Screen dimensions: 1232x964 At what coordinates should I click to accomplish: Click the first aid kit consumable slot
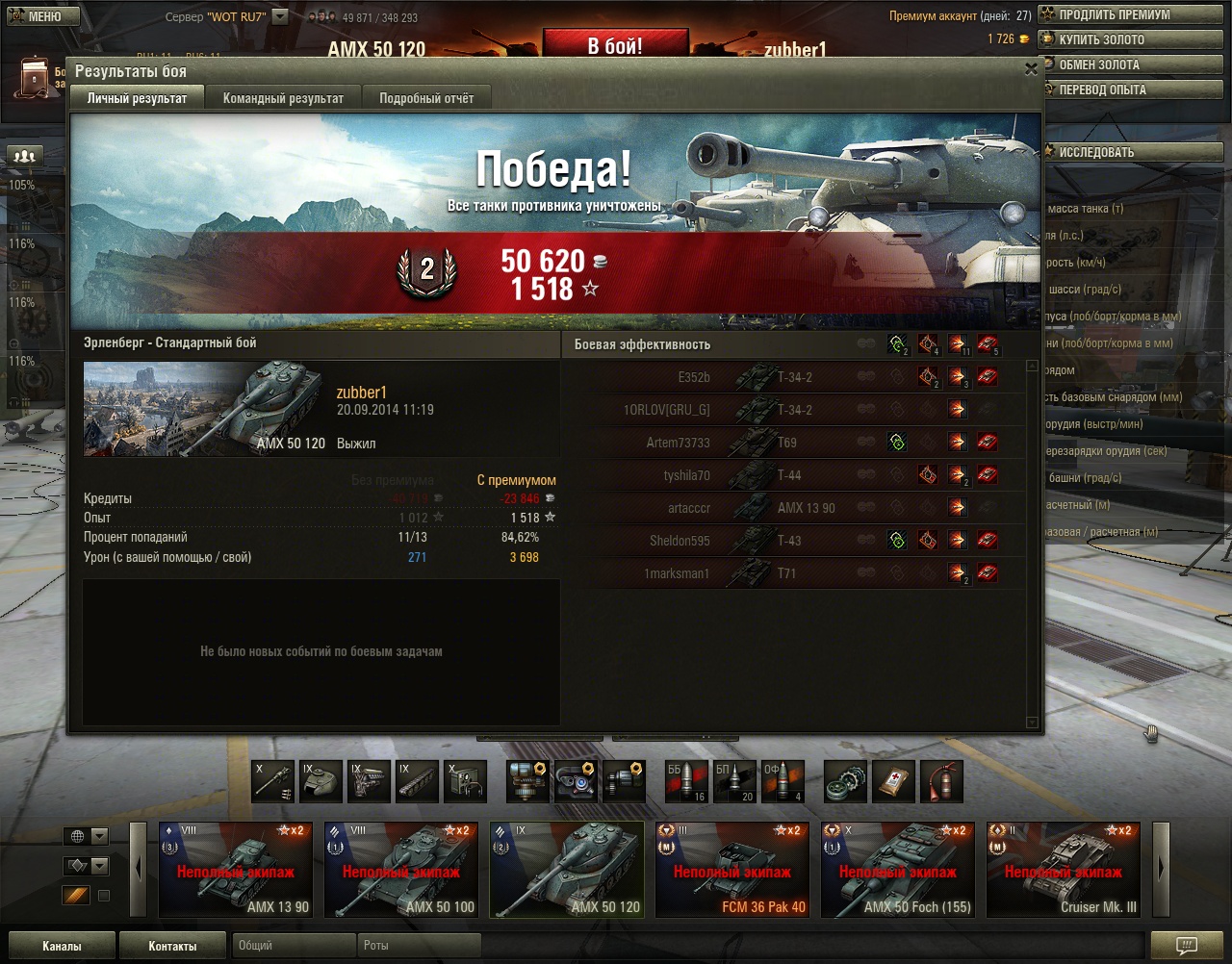pyautogui.click(x=894, y=782)
